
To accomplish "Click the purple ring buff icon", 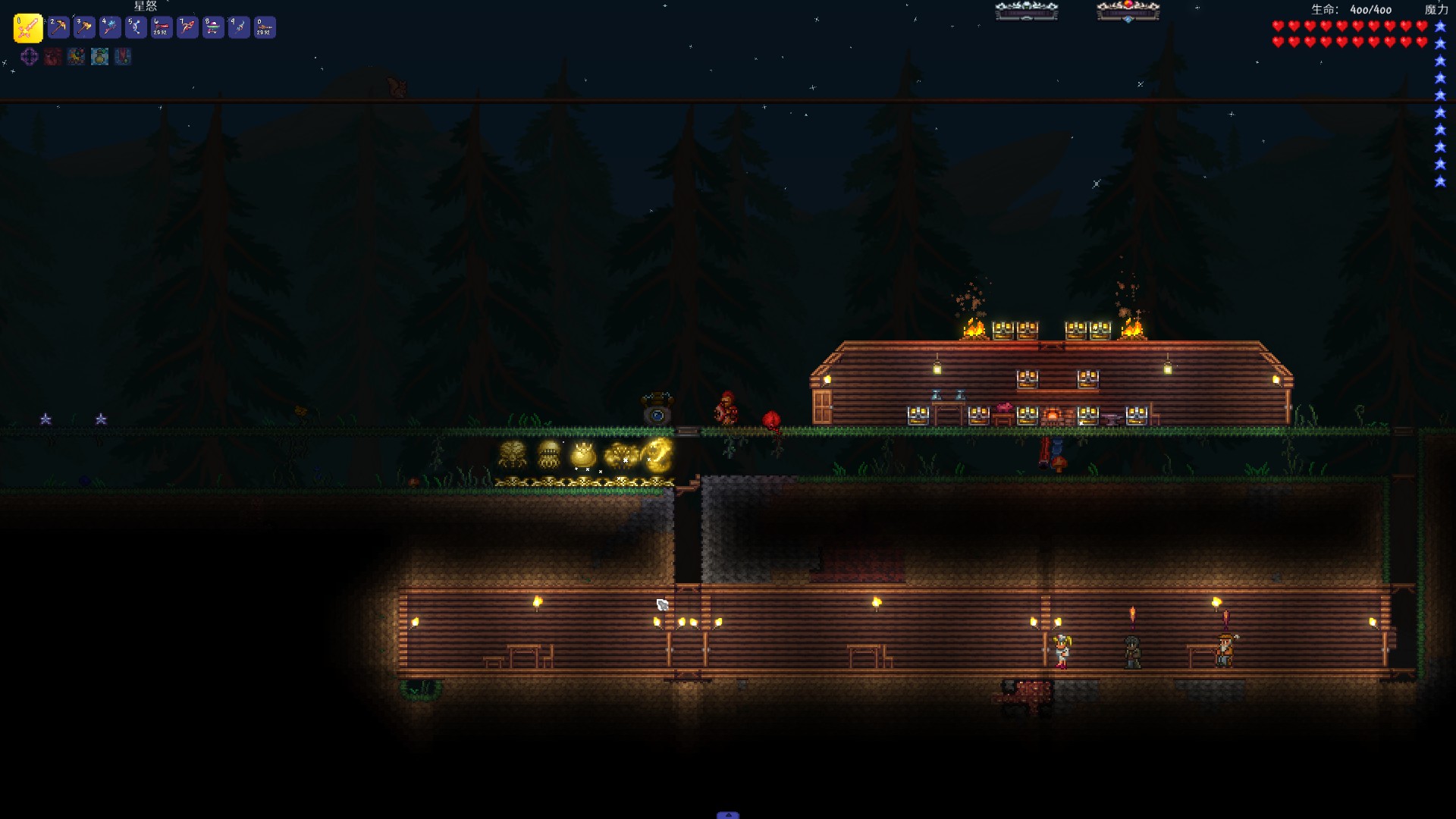I will point(30,56).
